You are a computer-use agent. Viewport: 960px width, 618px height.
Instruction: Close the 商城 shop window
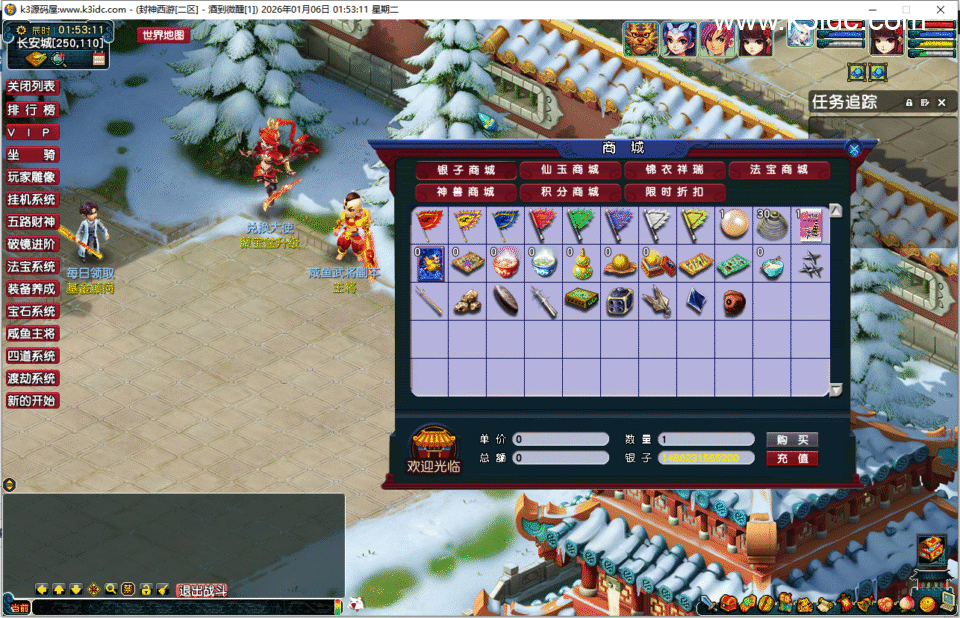(854, 149)
